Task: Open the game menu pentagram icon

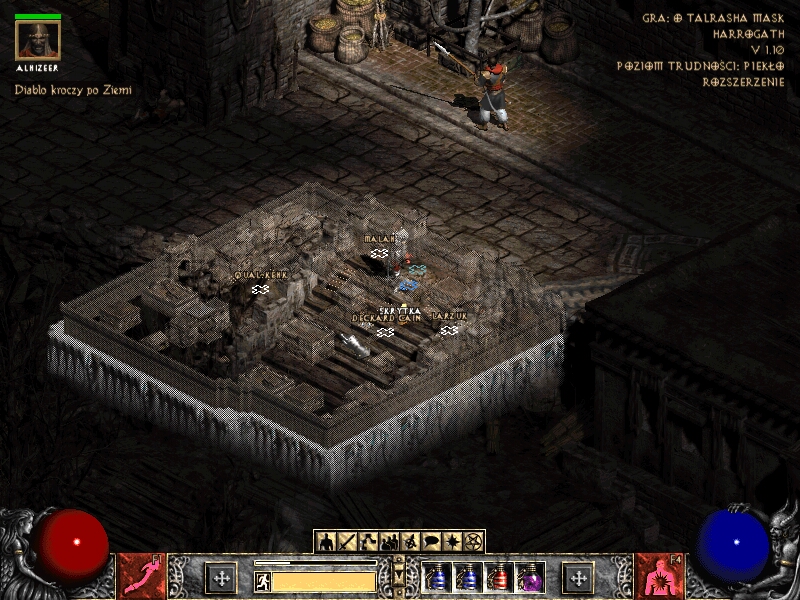Action: click(473, 542)
